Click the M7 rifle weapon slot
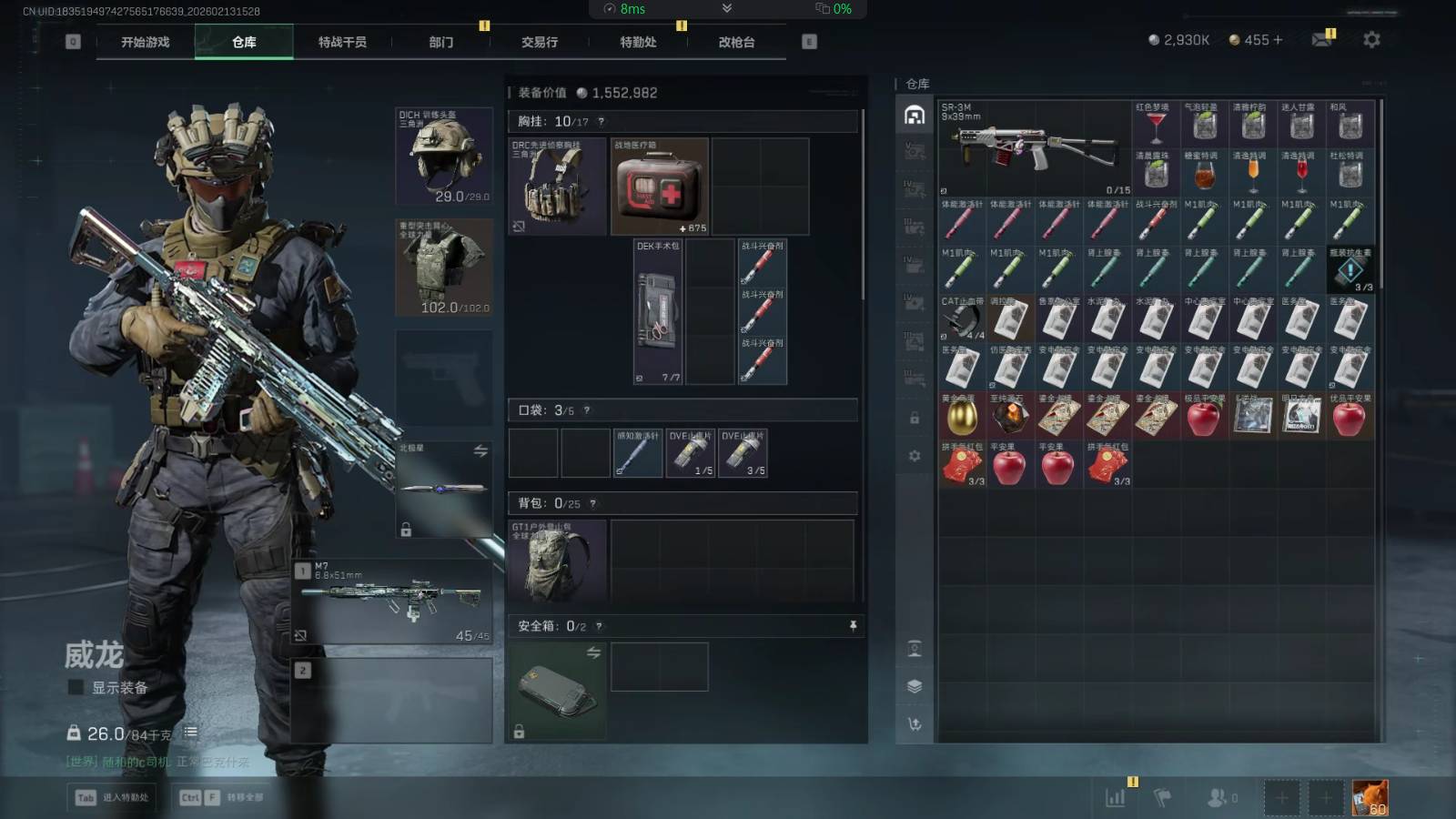The height and width of the screenshot is (819, 1456). point(392,602)
